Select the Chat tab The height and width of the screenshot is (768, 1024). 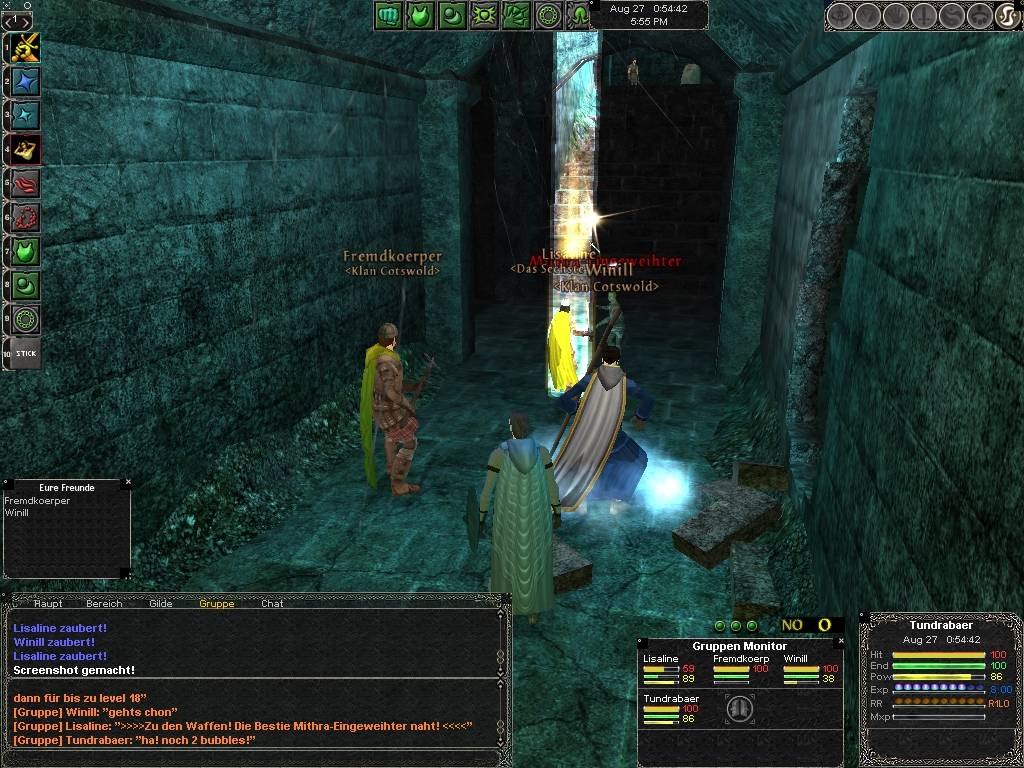[x=272, y=603]
